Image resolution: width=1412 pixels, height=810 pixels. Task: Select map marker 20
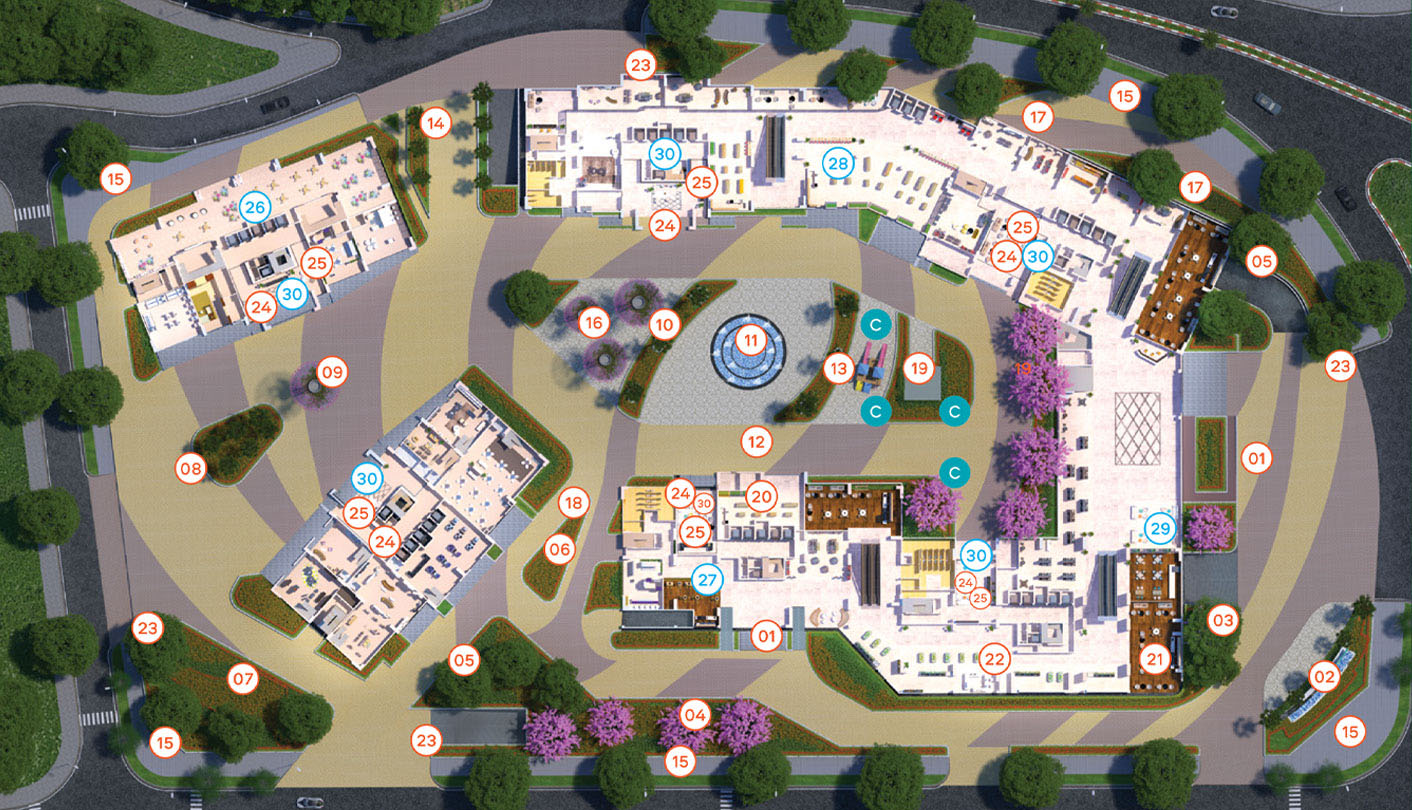click(762, 496)
